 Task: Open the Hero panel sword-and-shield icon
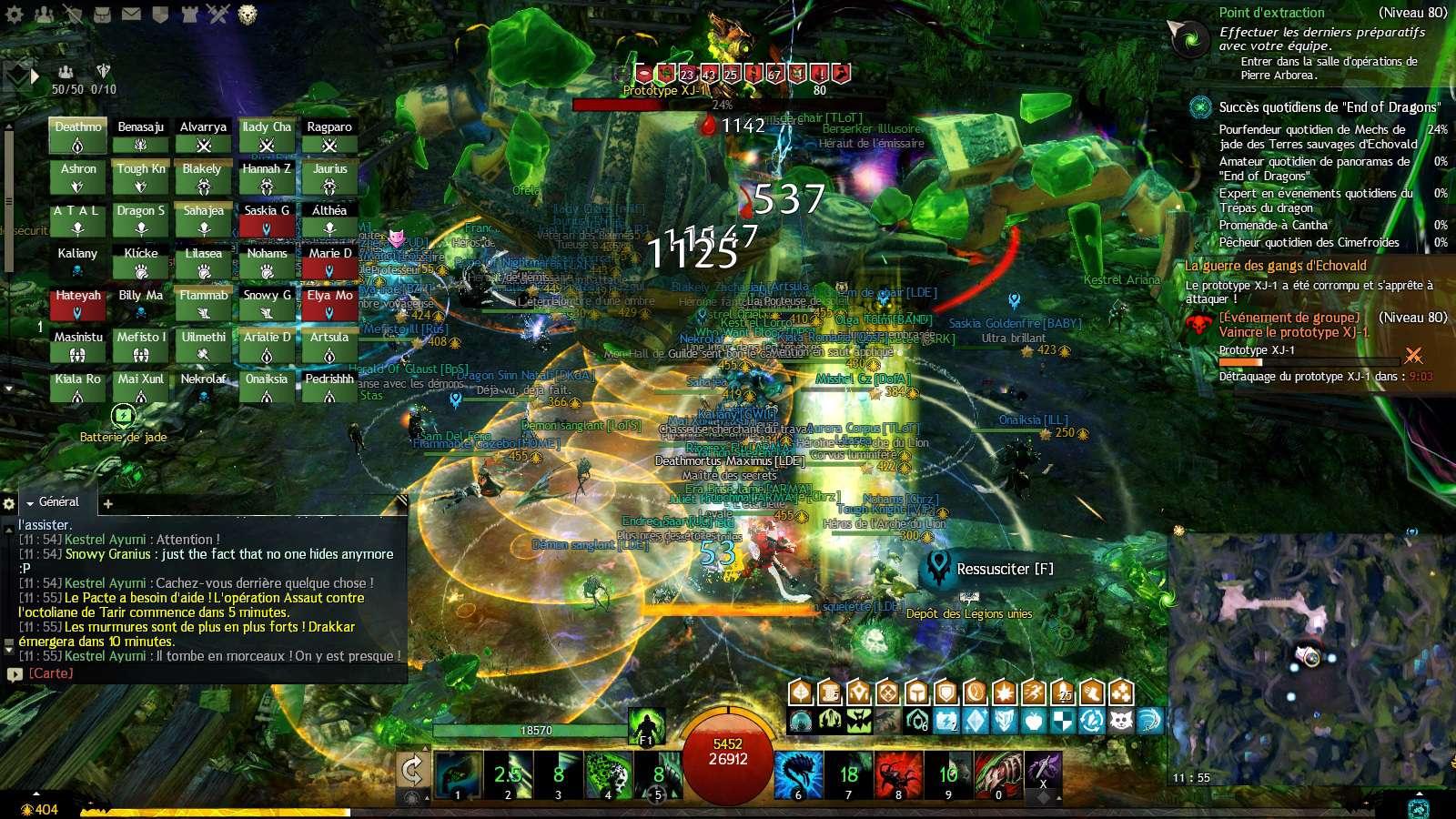(73, 14)
